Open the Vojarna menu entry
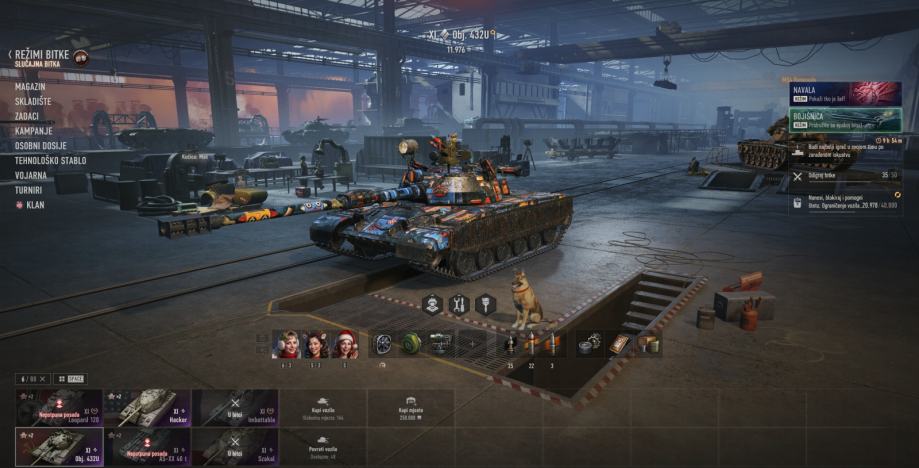 click(x=30, y=175)
